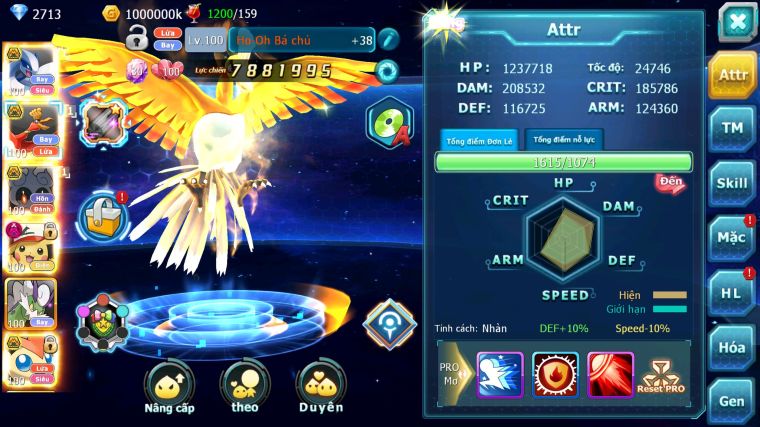
Task: Open the HL tab
Action: pyautogui.click(x=733, y=292)
